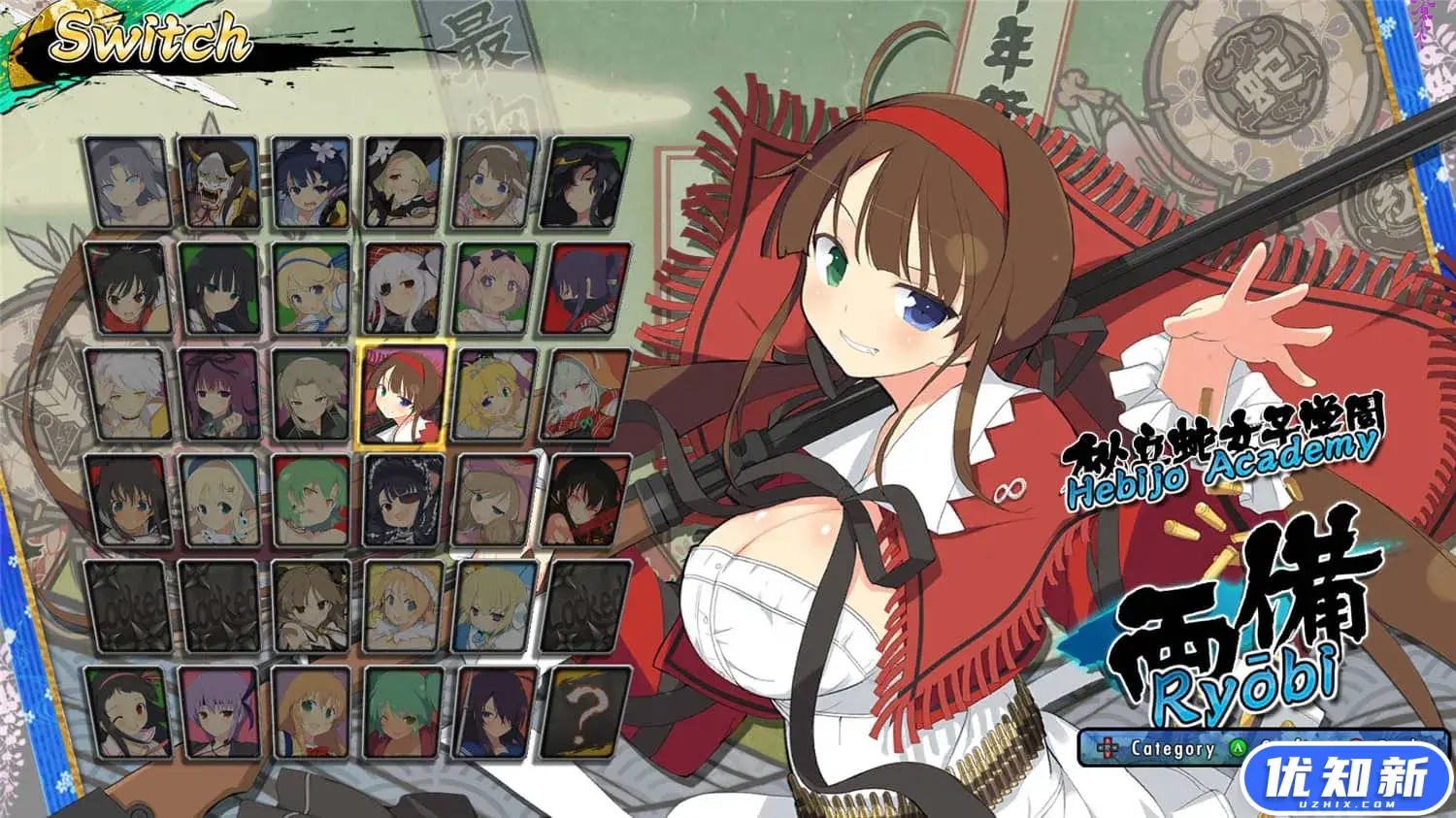Select the lavender-haired girl on pink background
This screenshot has width=1456, height=818.
coord(219,712)
